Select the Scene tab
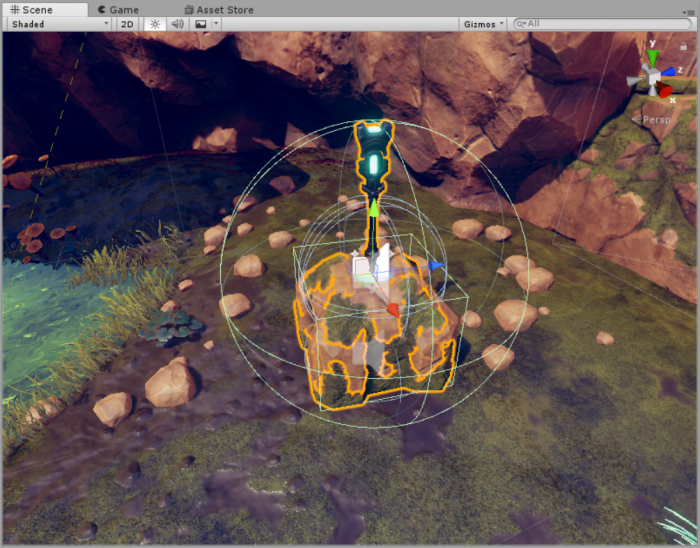 [31, 9]
